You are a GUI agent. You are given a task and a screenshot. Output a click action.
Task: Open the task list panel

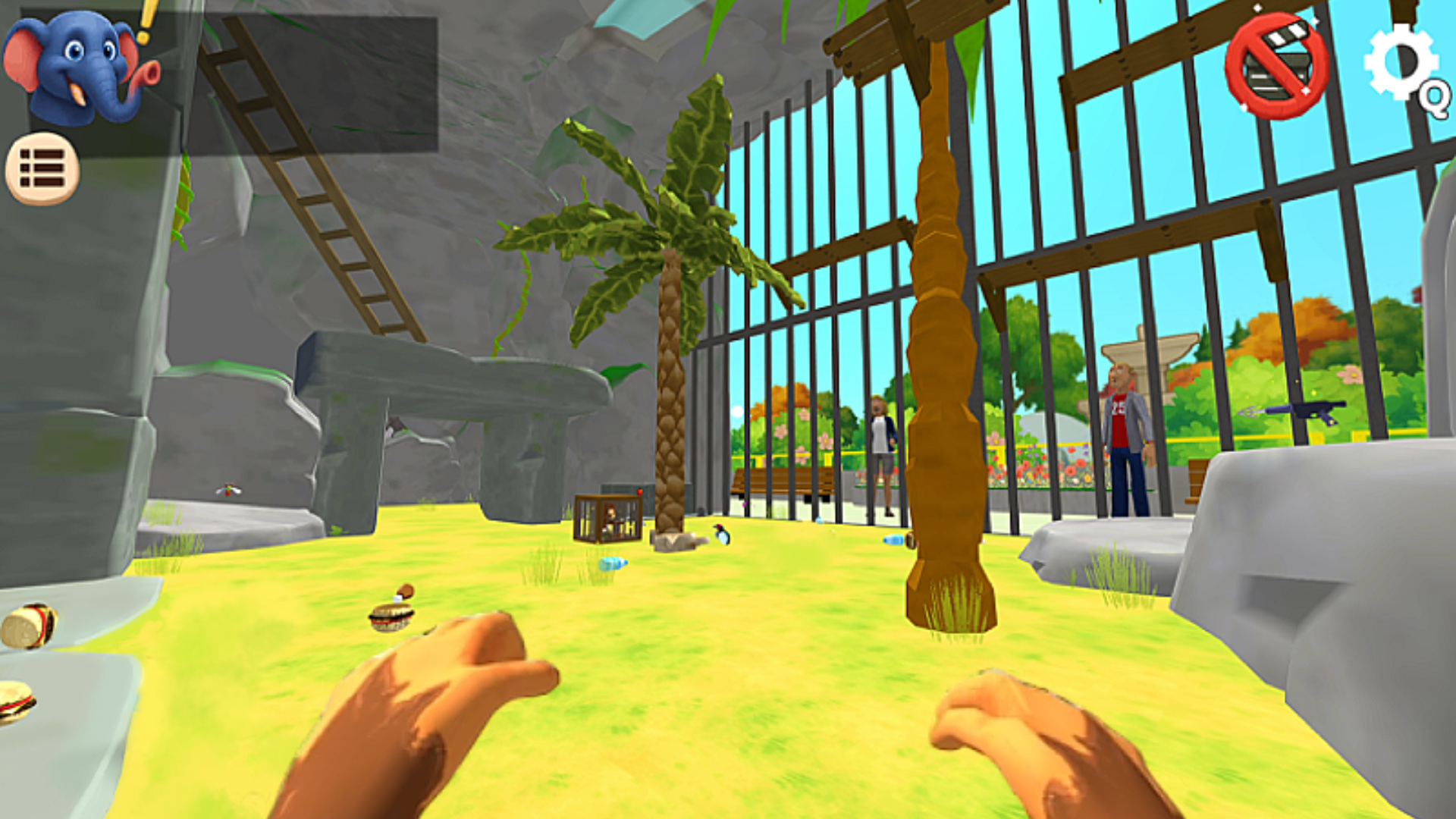(x=42, y=168)
